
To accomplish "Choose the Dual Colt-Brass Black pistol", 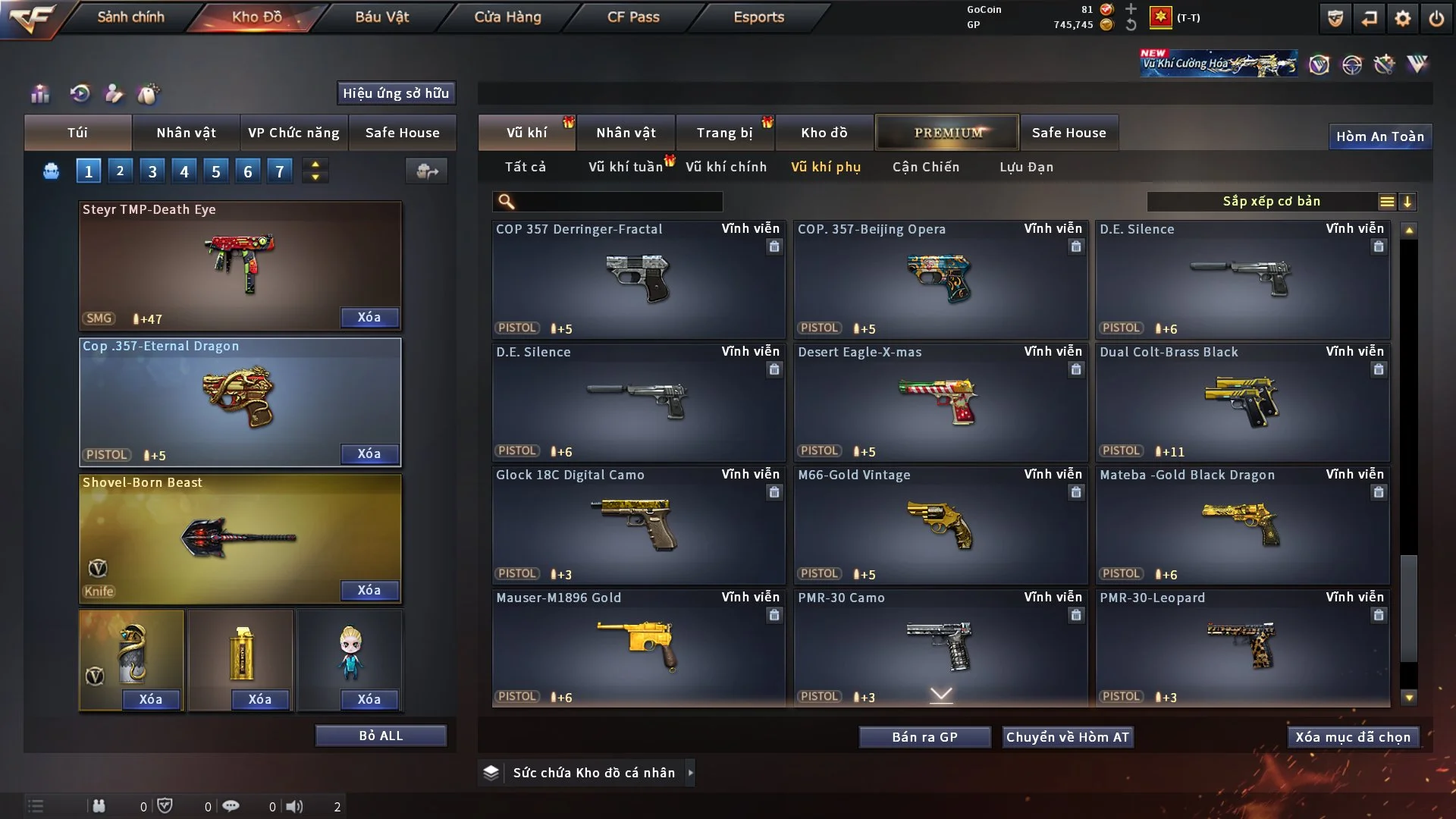I will click(x=1242, y=402).
